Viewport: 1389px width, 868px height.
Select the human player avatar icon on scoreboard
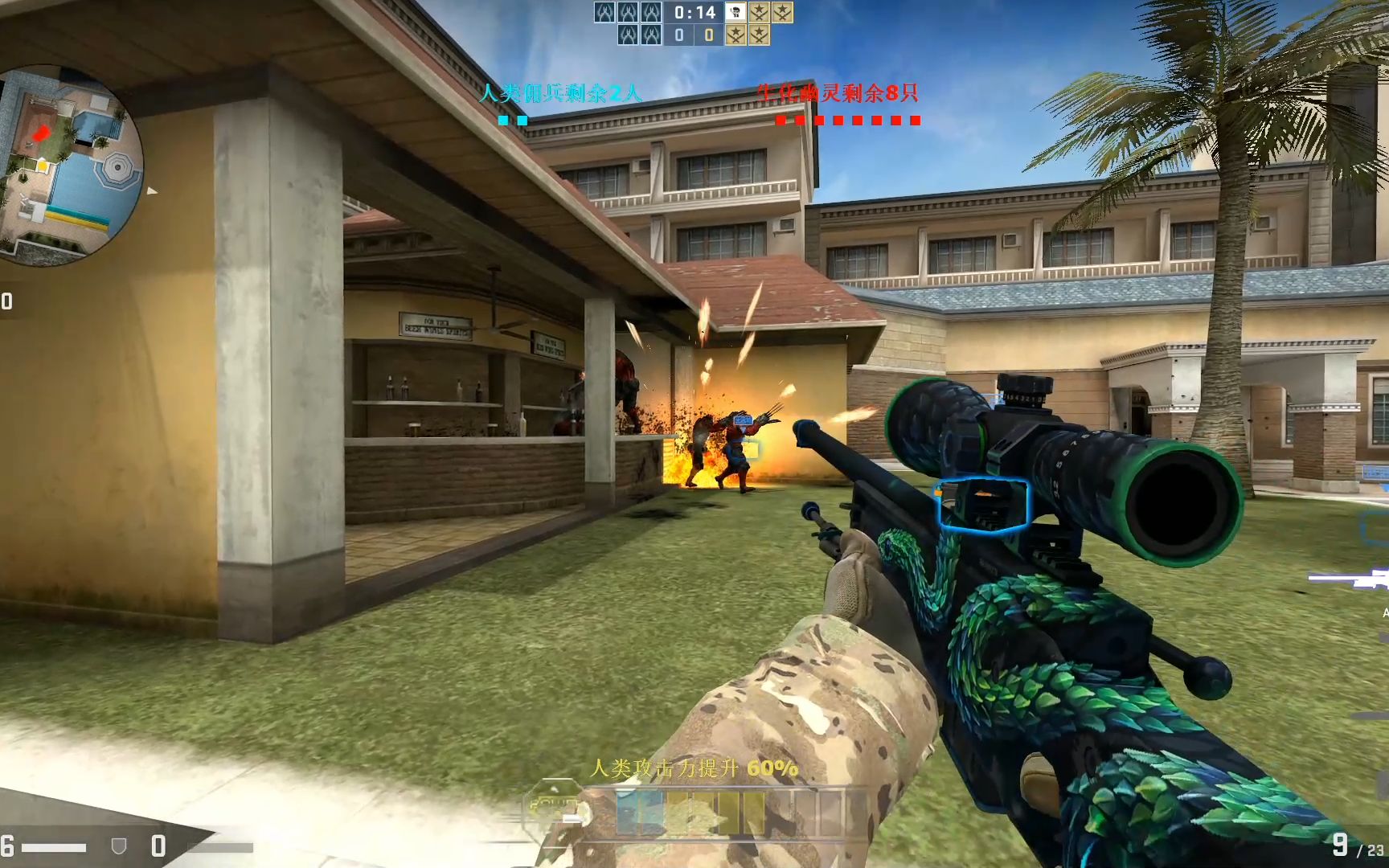coord(736,12)
